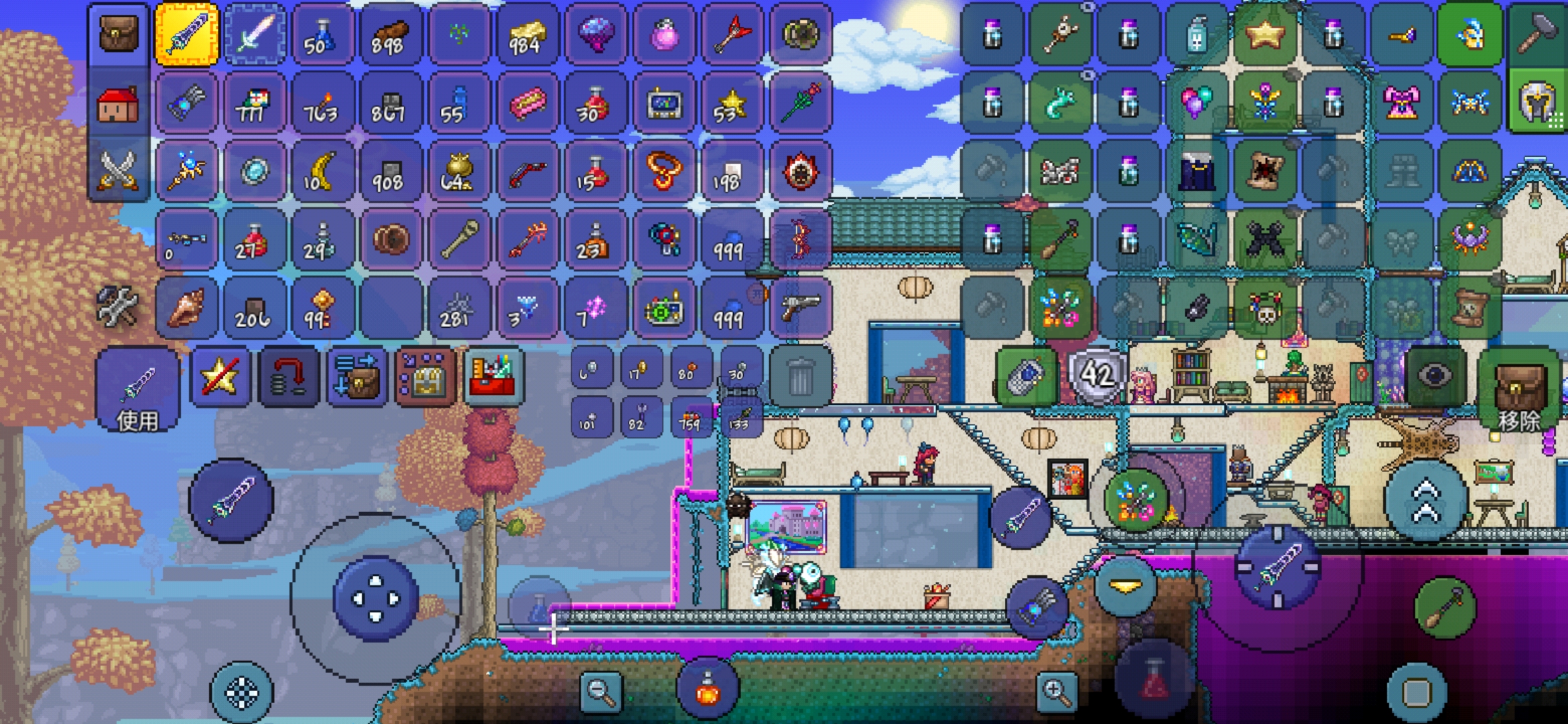Tap the yellow dropdown arrow button
This screenshot has height=724, width=1568.
tap(1125, 586)
